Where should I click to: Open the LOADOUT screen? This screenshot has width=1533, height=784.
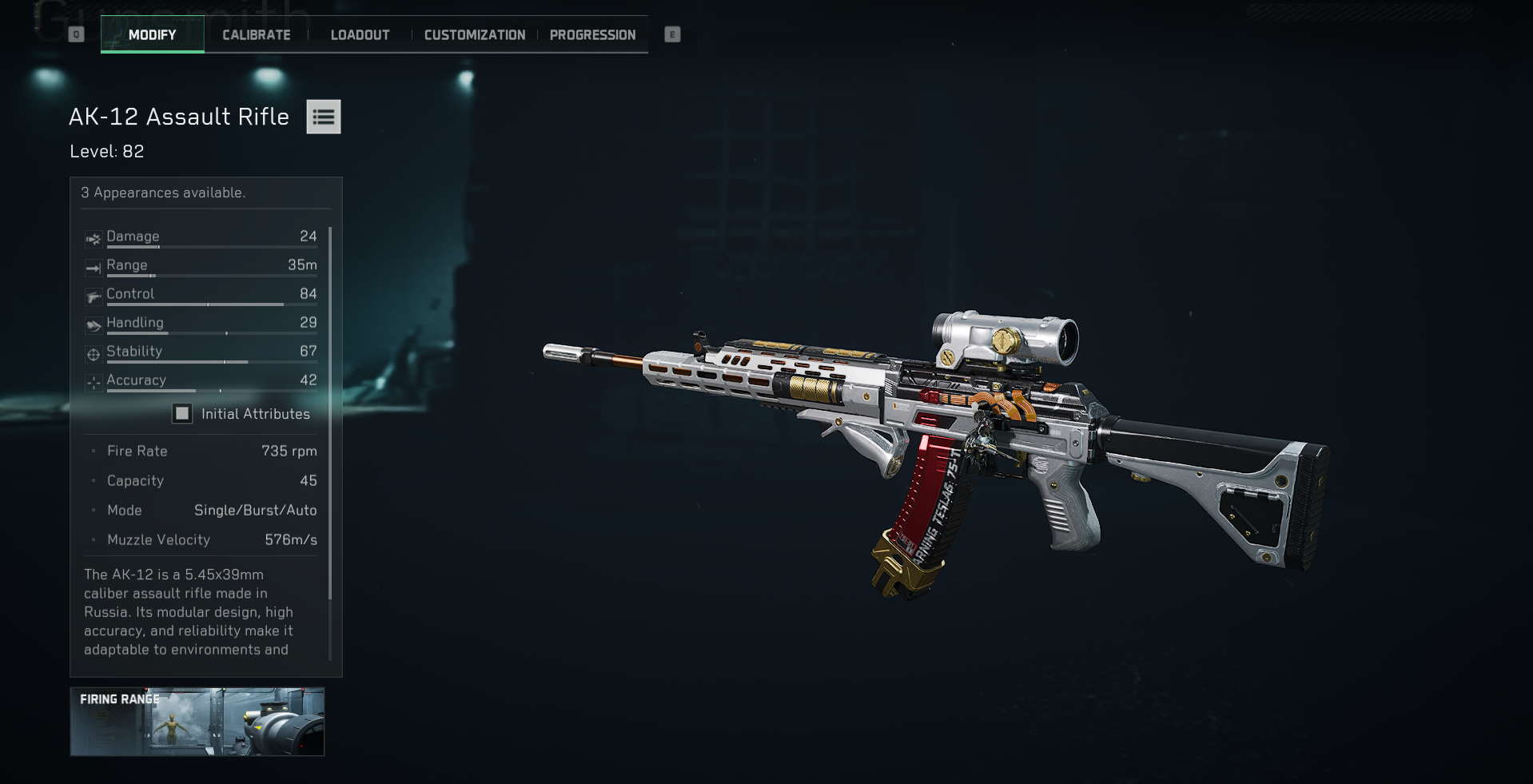(x=360, y=34)
